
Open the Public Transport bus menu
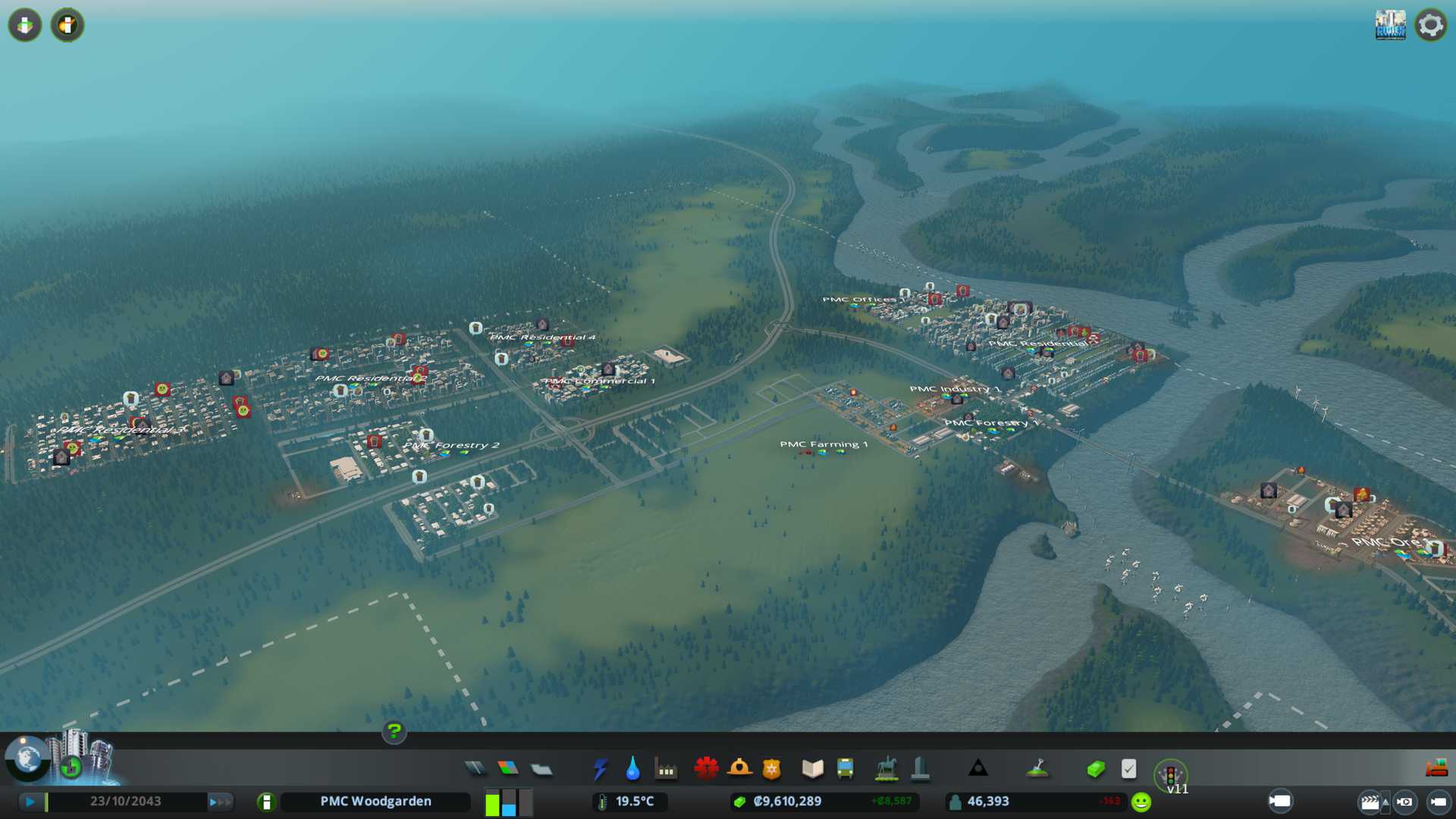coord(845,769)
